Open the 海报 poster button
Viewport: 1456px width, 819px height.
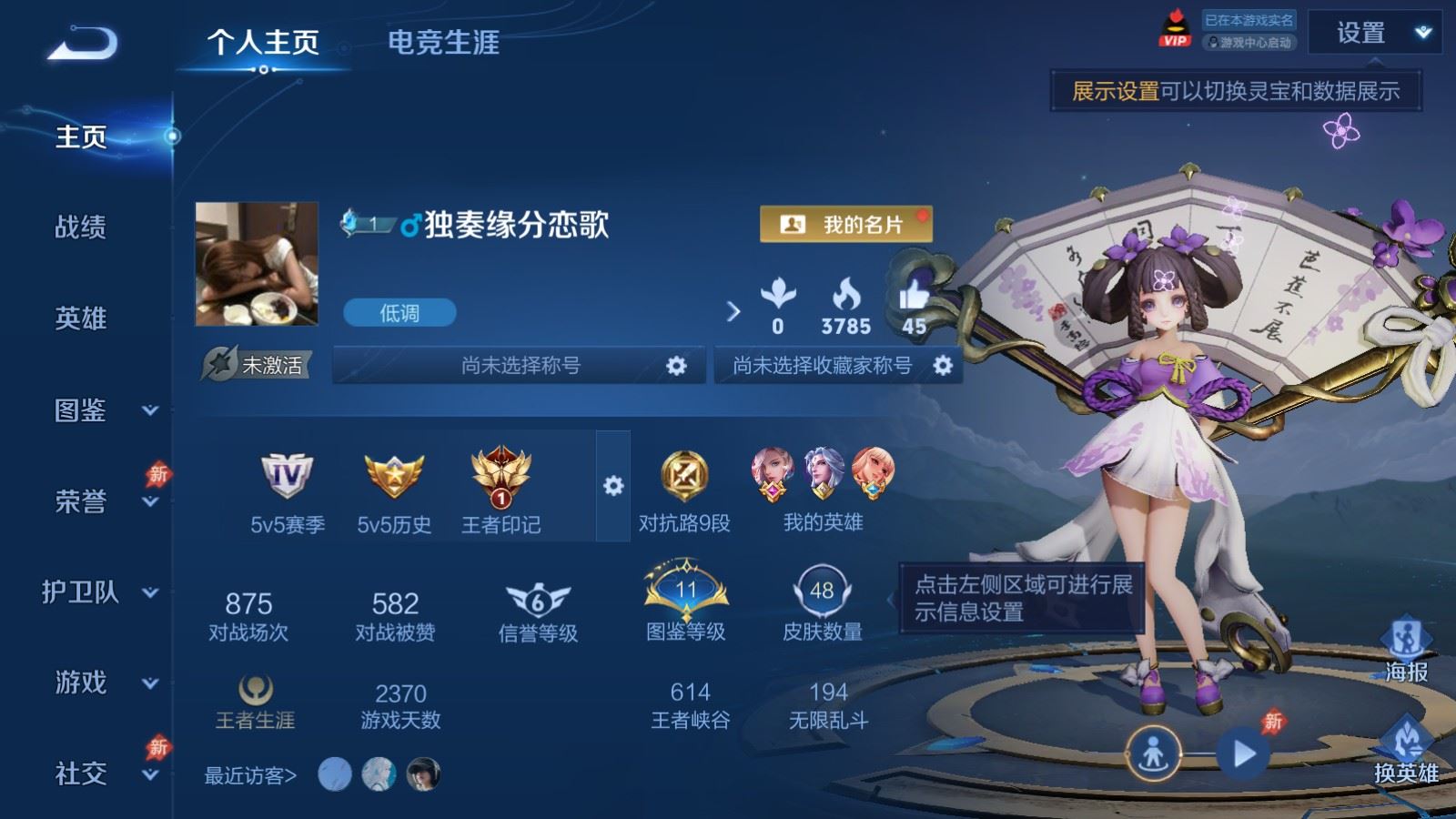coord(1406,651)
